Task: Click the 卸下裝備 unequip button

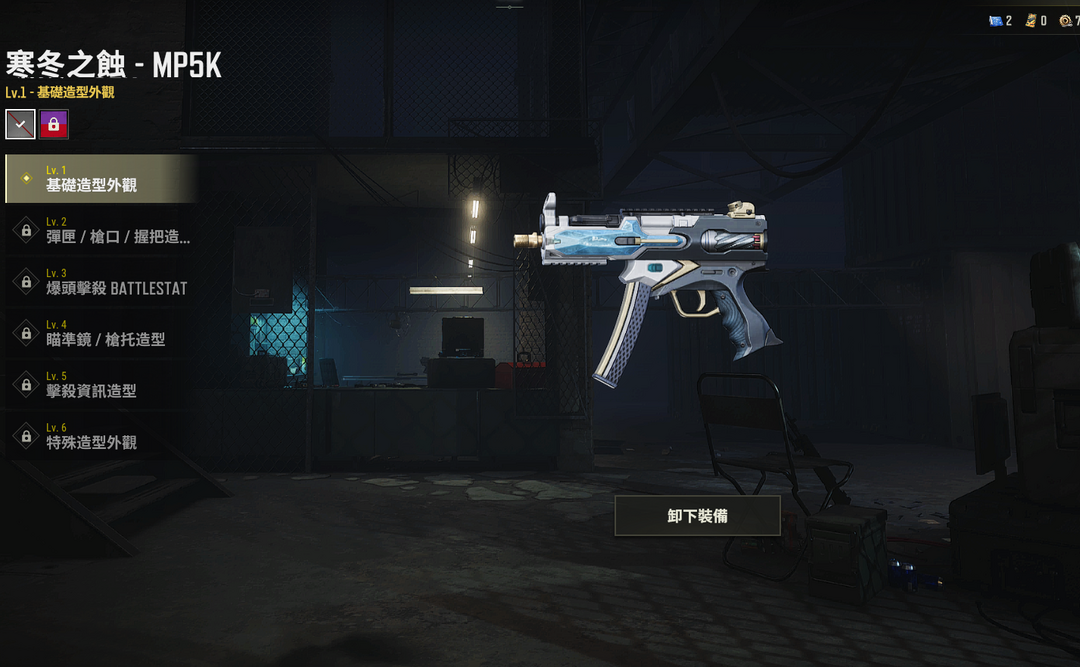Action: coord(697,516)
